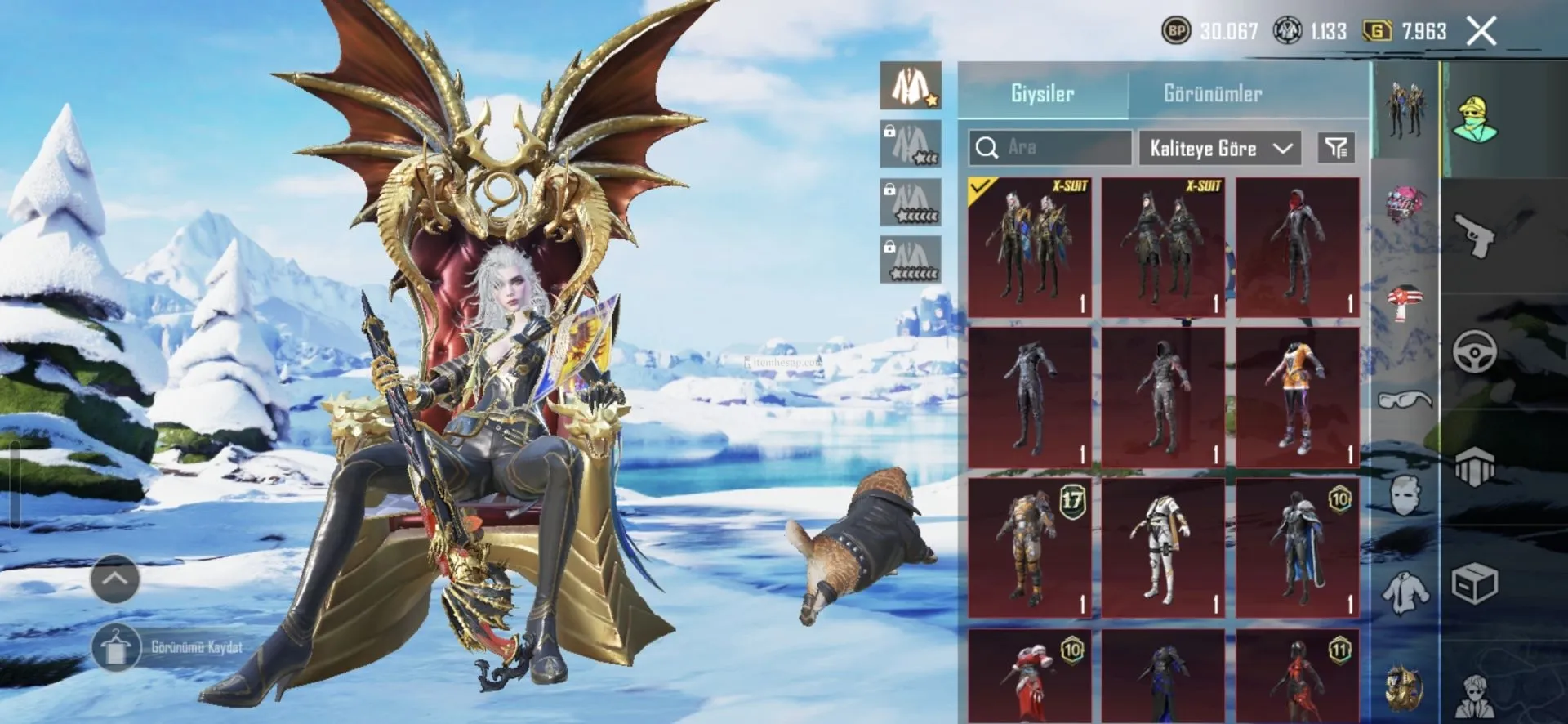This screenshot has width=1568, height=724.
Task: Select the one-star outfit preset
Action: point(911,86)
